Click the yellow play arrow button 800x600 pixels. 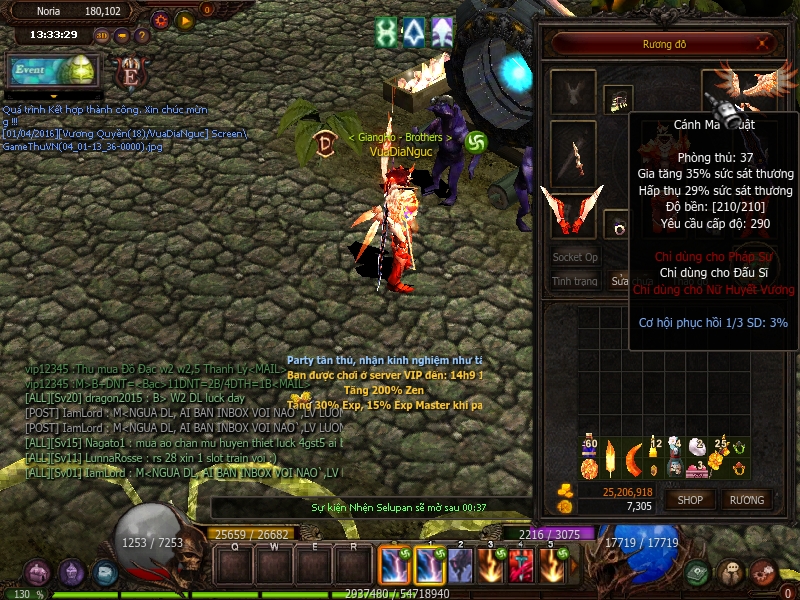coord(185,19)
